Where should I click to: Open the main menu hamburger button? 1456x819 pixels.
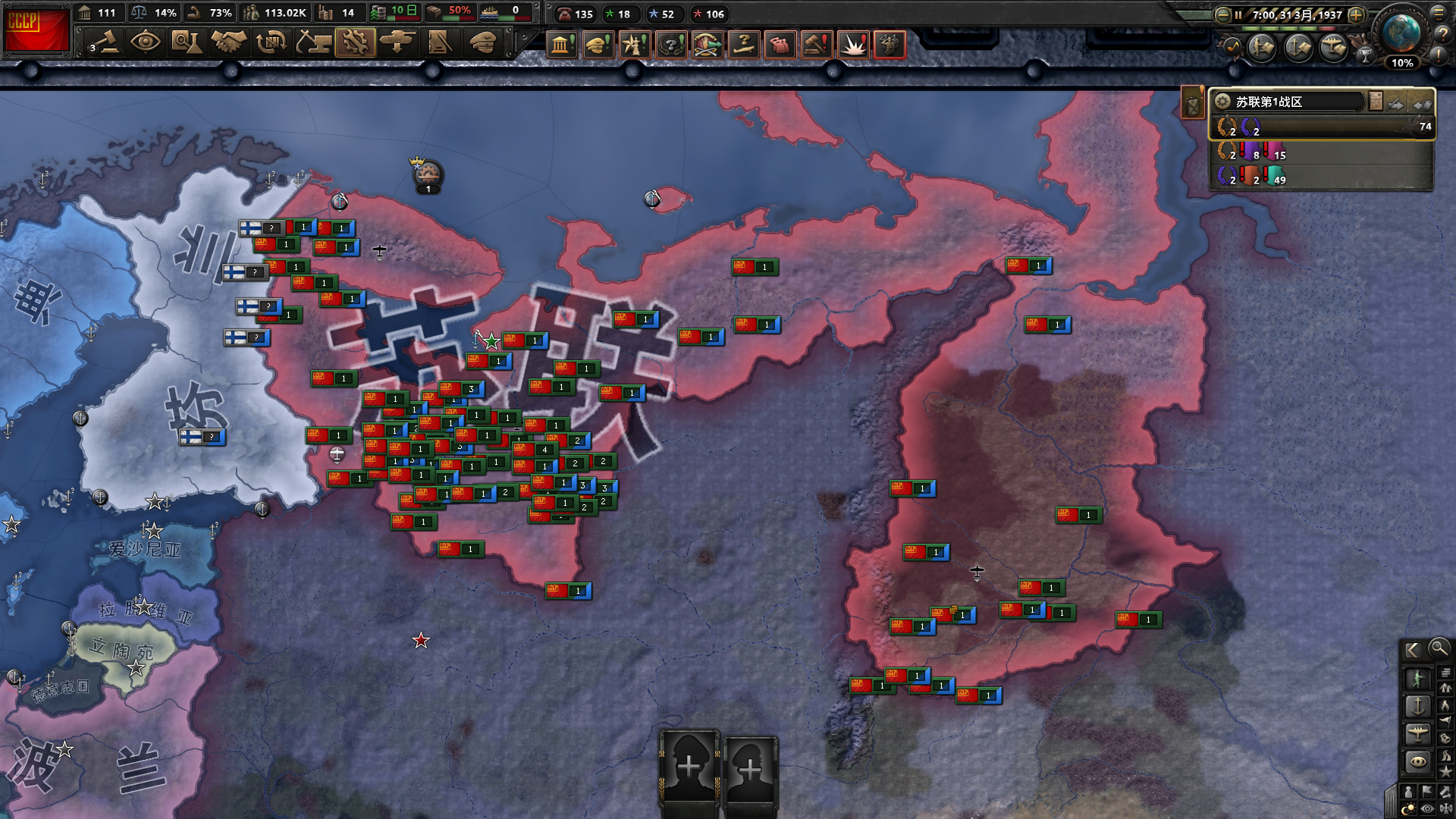tap(1439, 13)
